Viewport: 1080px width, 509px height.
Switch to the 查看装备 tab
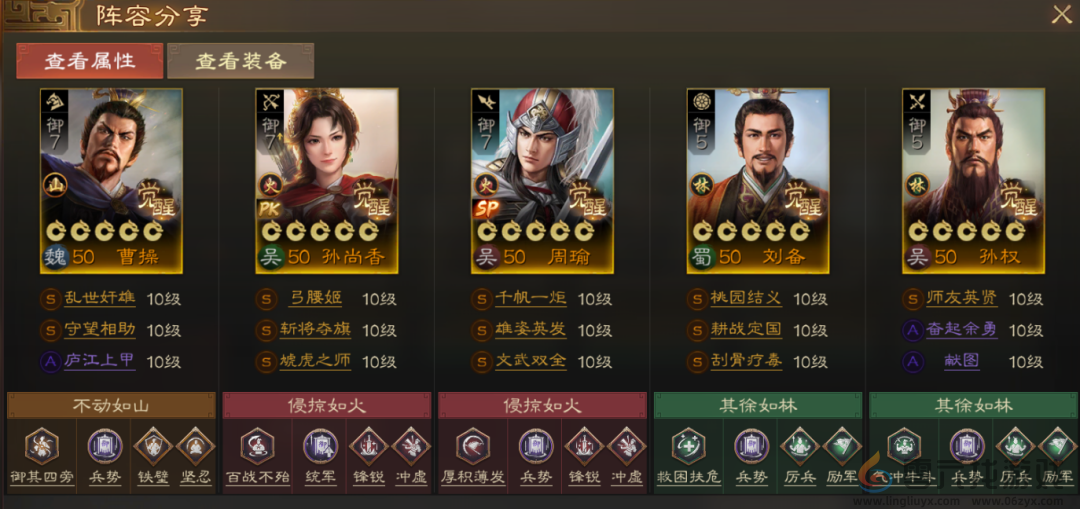pos(240,61)
